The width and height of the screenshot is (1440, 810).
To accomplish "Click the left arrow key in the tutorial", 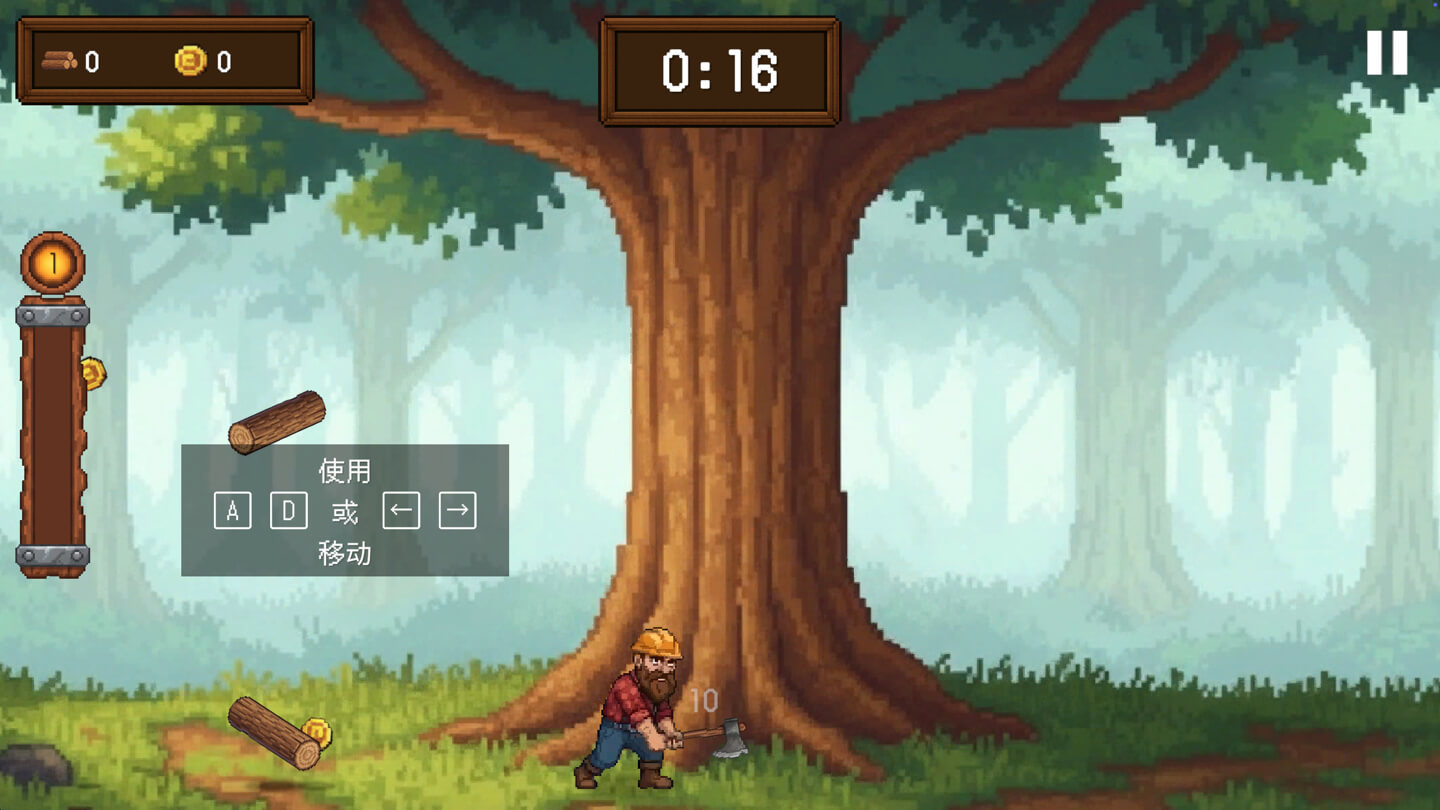I will coord(401,510).
